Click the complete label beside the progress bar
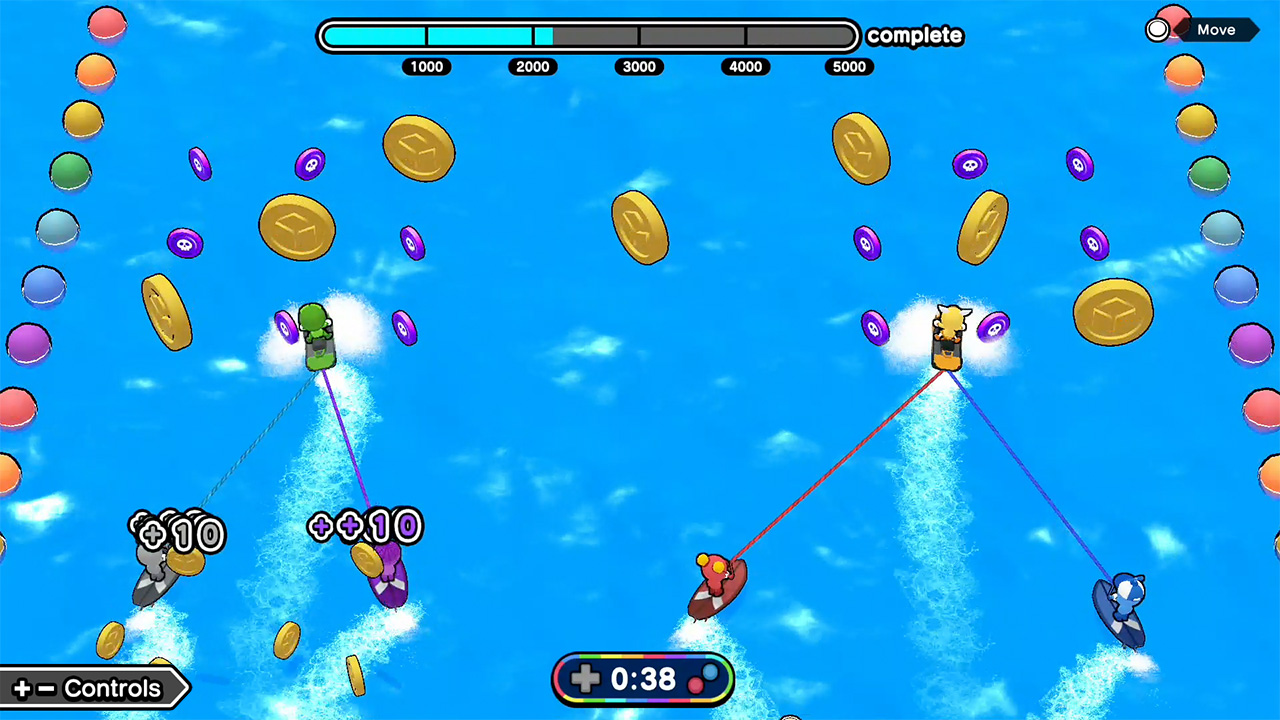Screen dimensions: 1280x720 [914, 35]
